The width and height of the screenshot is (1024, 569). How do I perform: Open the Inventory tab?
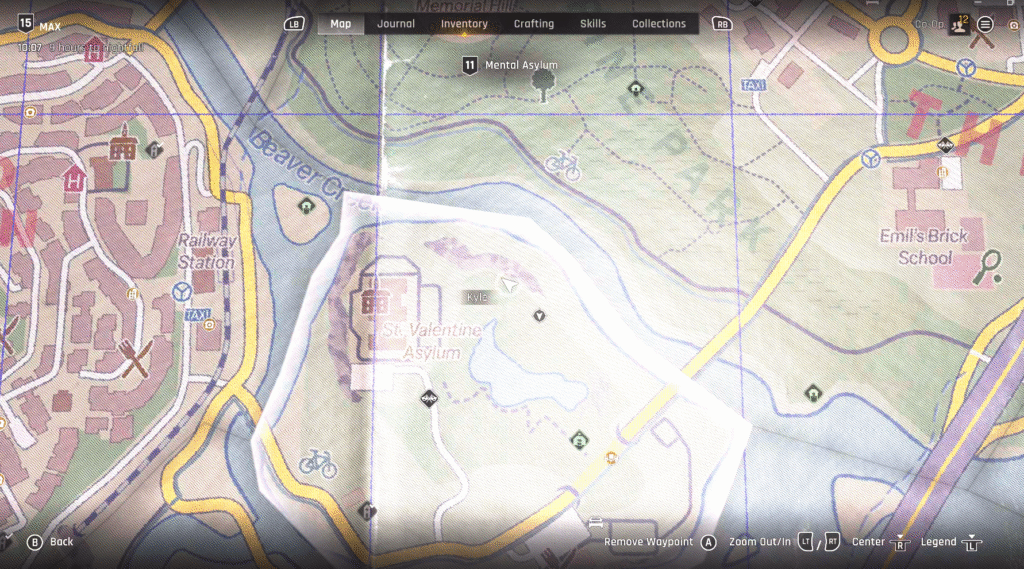pyautogui.click(x=464, y=24)
